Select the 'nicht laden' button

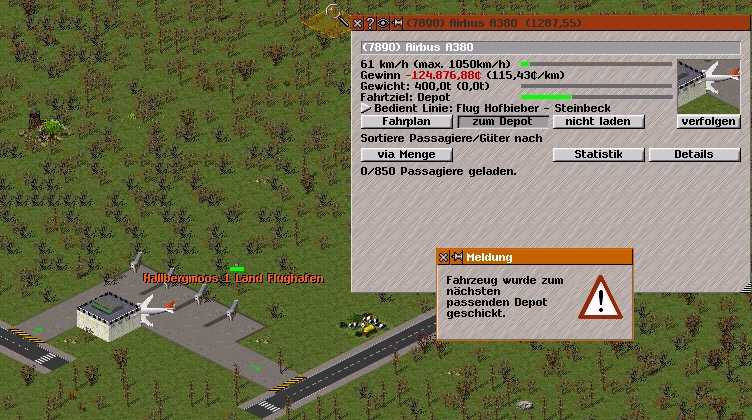point(598,121)
